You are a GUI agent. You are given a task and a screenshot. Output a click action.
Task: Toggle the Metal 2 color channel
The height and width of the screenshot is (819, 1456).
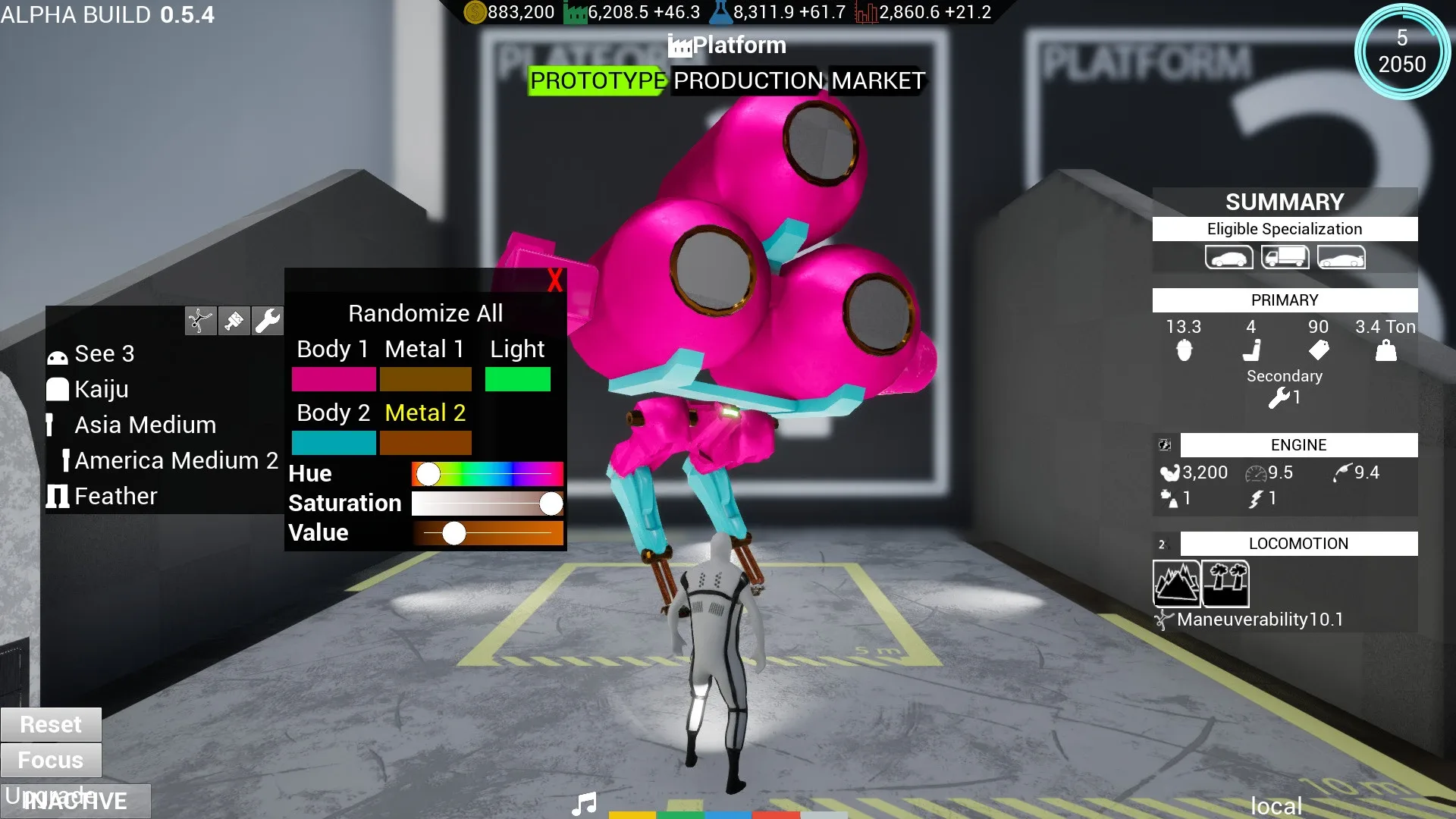click(x=425, y=413)
